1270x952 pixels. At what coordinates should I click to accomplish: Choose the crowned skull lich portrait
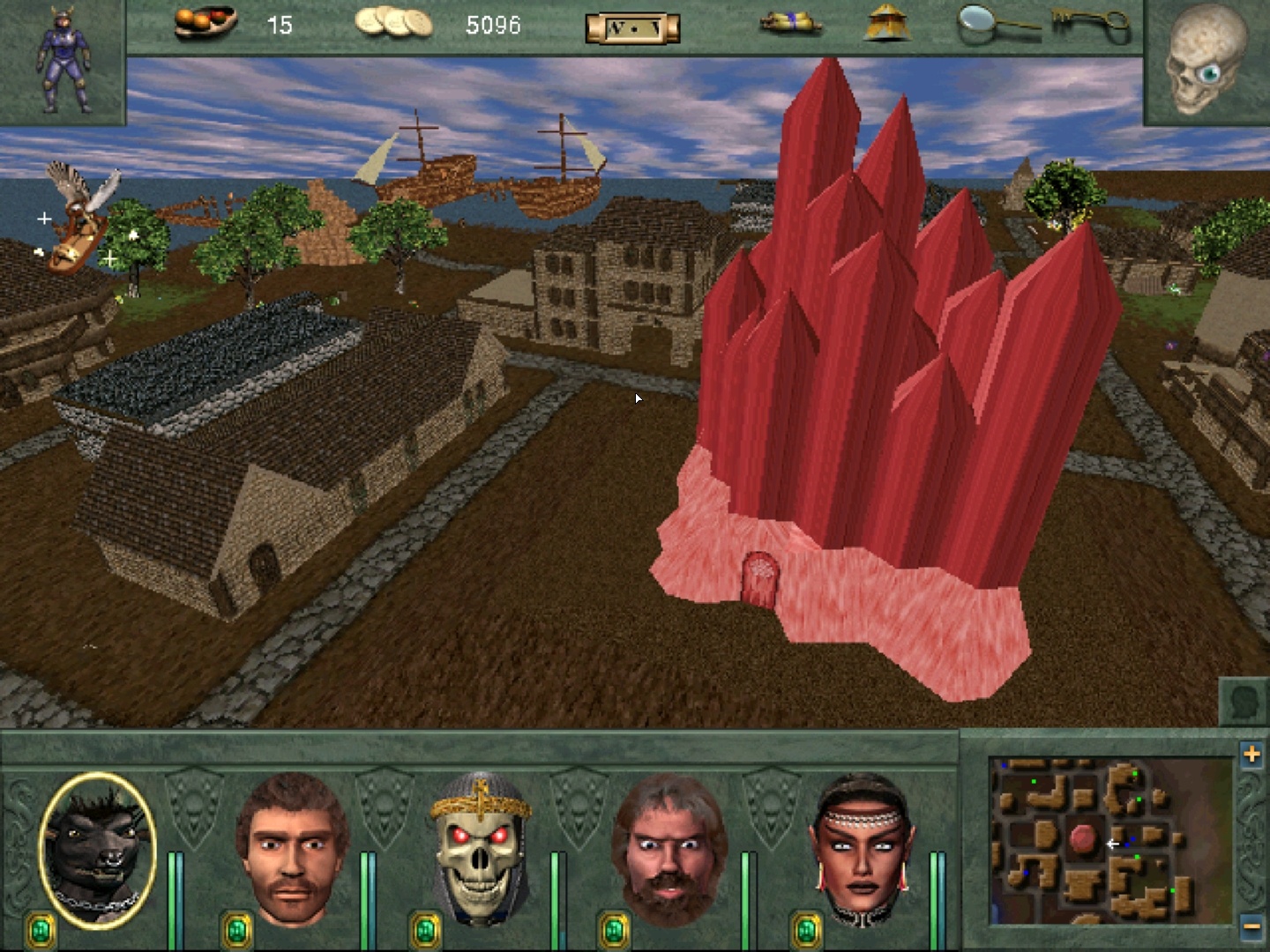click(x=481, y=848)
